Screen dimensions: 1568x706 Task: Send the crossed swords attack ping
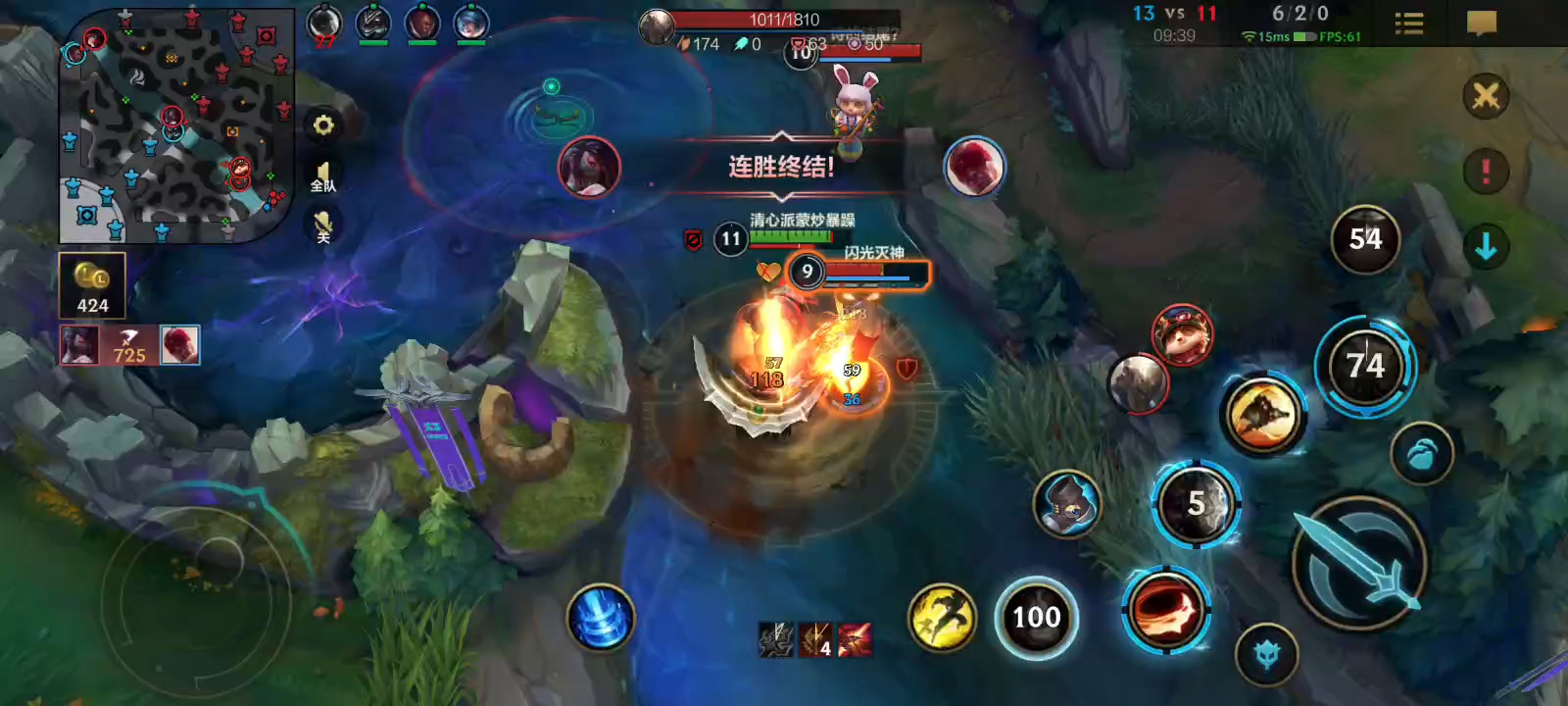(1486, 96)
